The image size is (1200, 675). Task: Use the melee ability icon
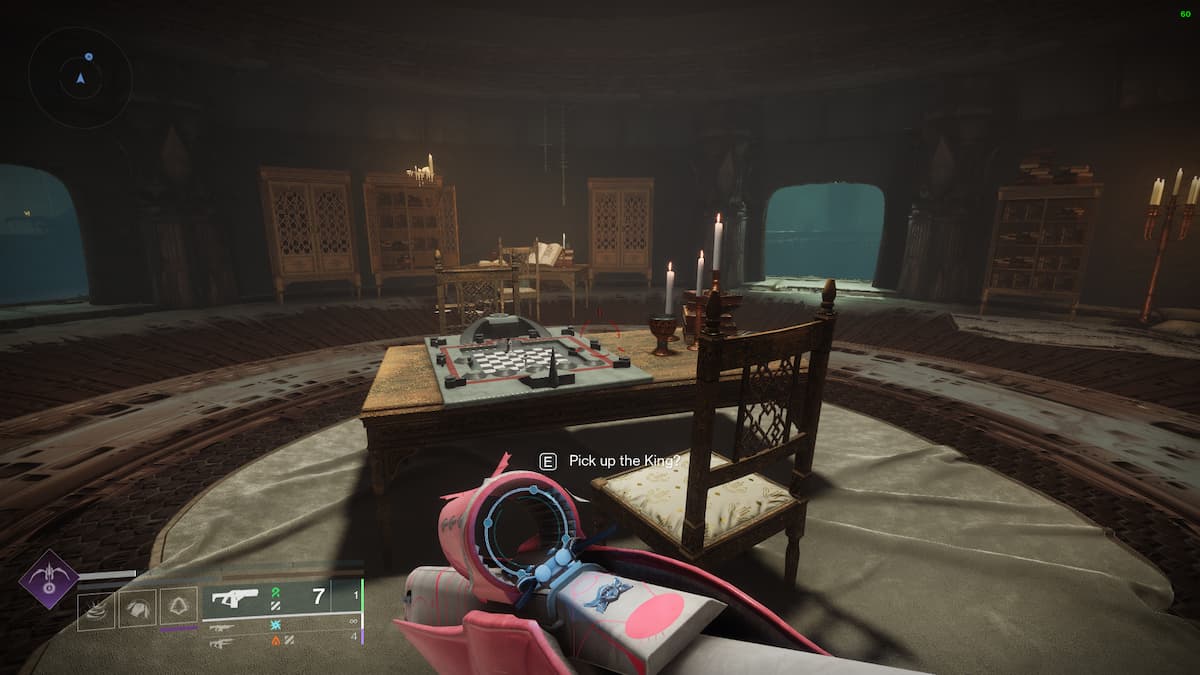138,609
